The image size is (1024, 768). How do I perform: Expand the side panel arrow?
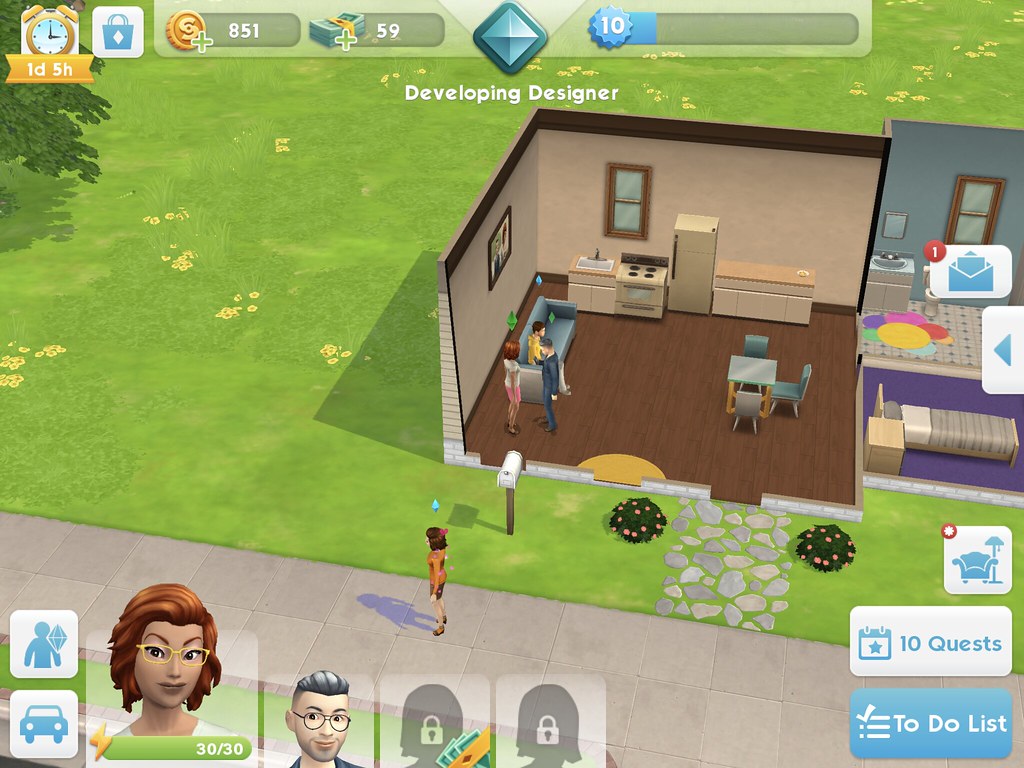[x=1003, y=350]
